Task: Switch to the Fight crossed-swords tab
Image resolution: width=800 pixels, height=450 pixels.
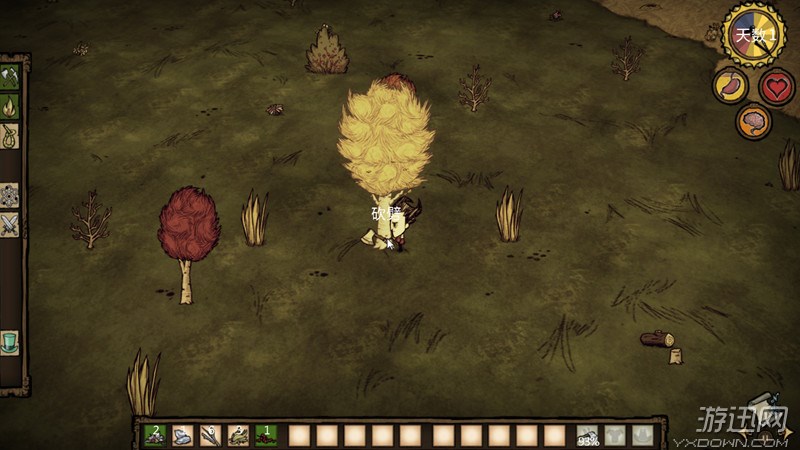Action: click(10, 225)
